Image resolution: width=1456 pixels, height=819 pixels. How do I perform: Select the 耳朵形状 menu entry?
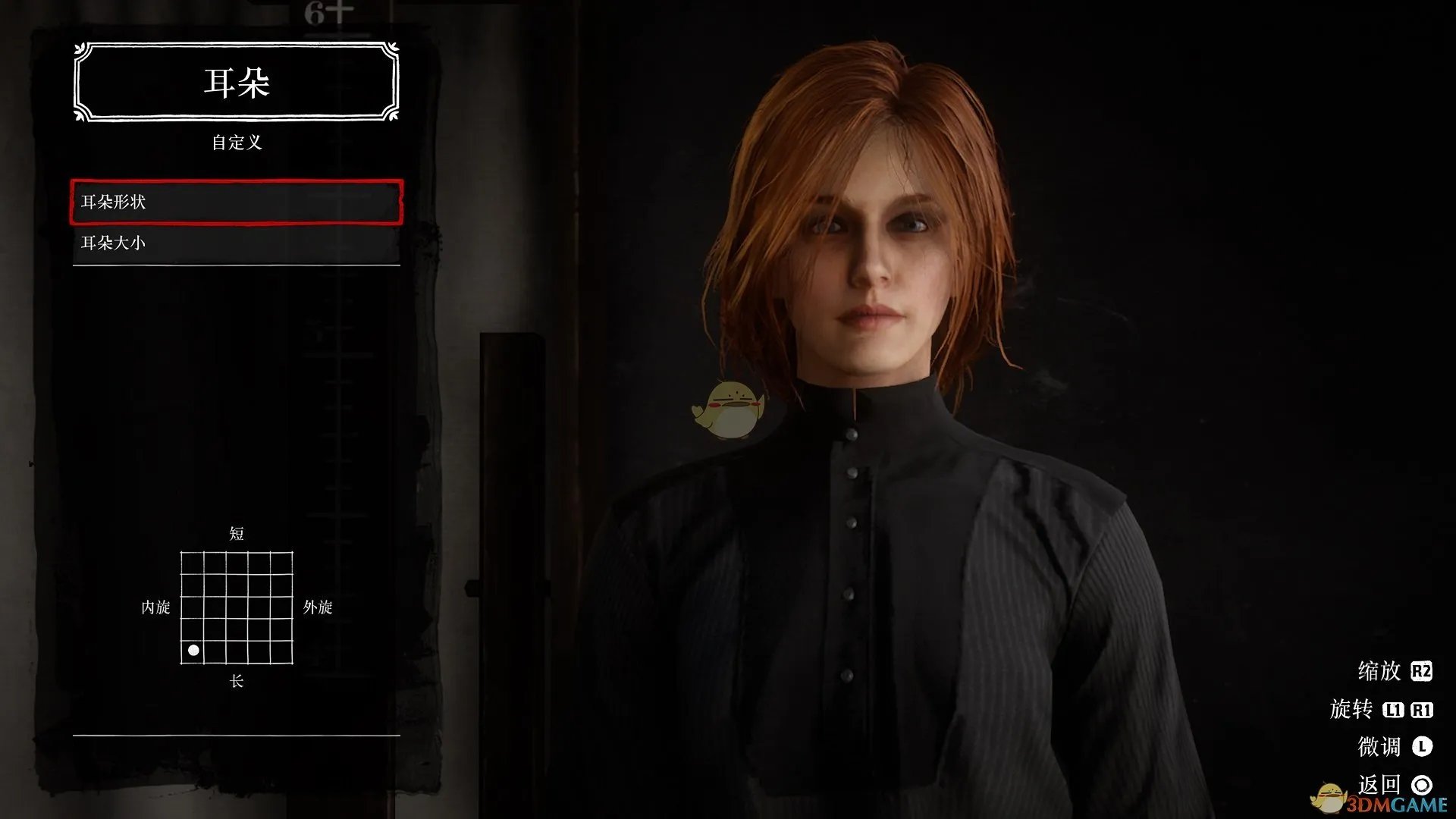click(236, 202)
